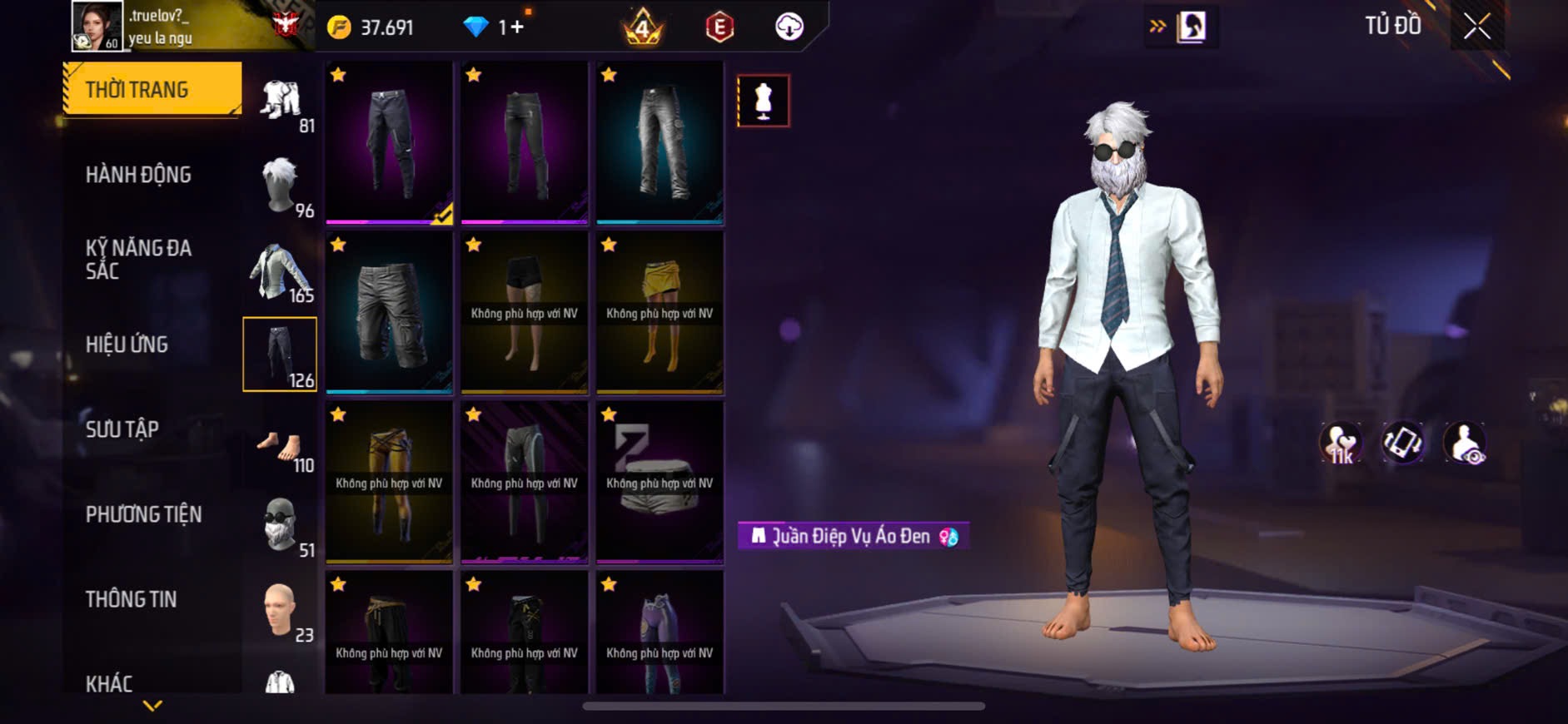
Task: Select the equipped black agent pants
Action: pyautogui.click(x=389, y=142)
